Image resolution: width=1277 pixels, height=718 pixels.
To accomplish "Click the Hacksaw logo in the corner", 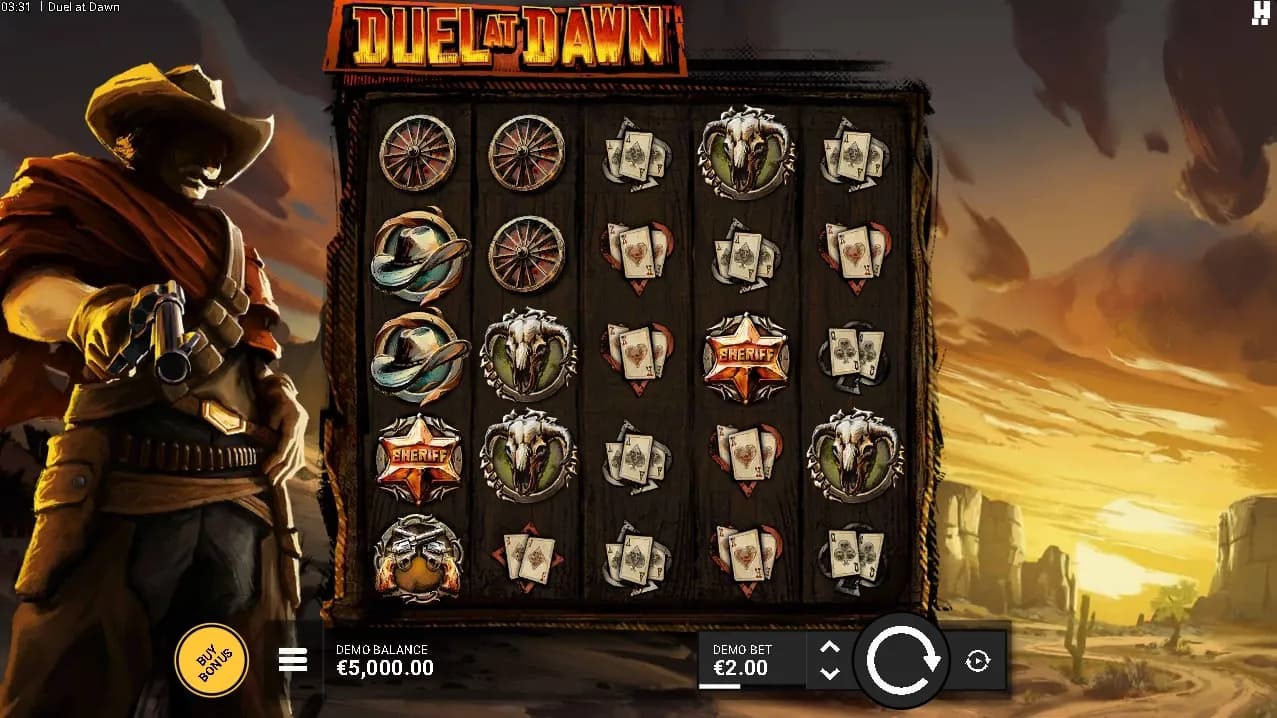I will pyautogui.click(x=1260, y=12).
